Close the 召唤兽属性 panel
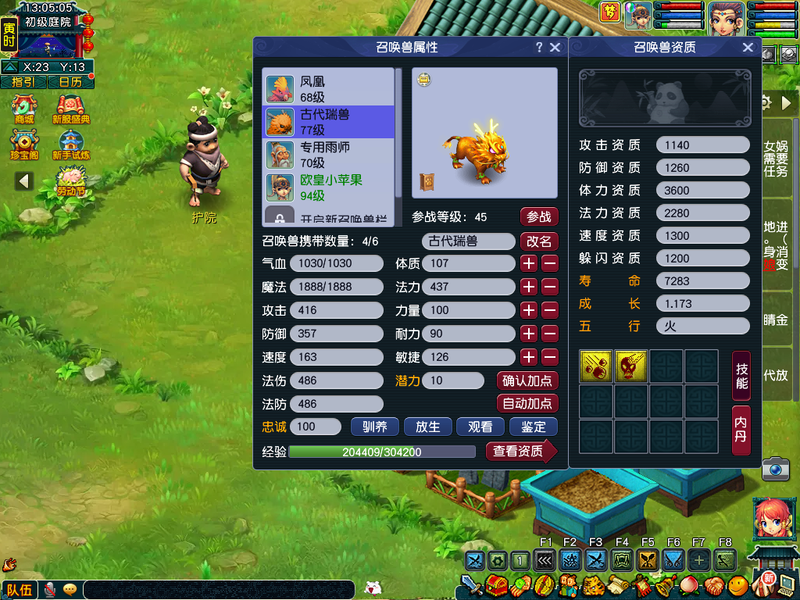800x600 pixels. [x=555, y=47]
